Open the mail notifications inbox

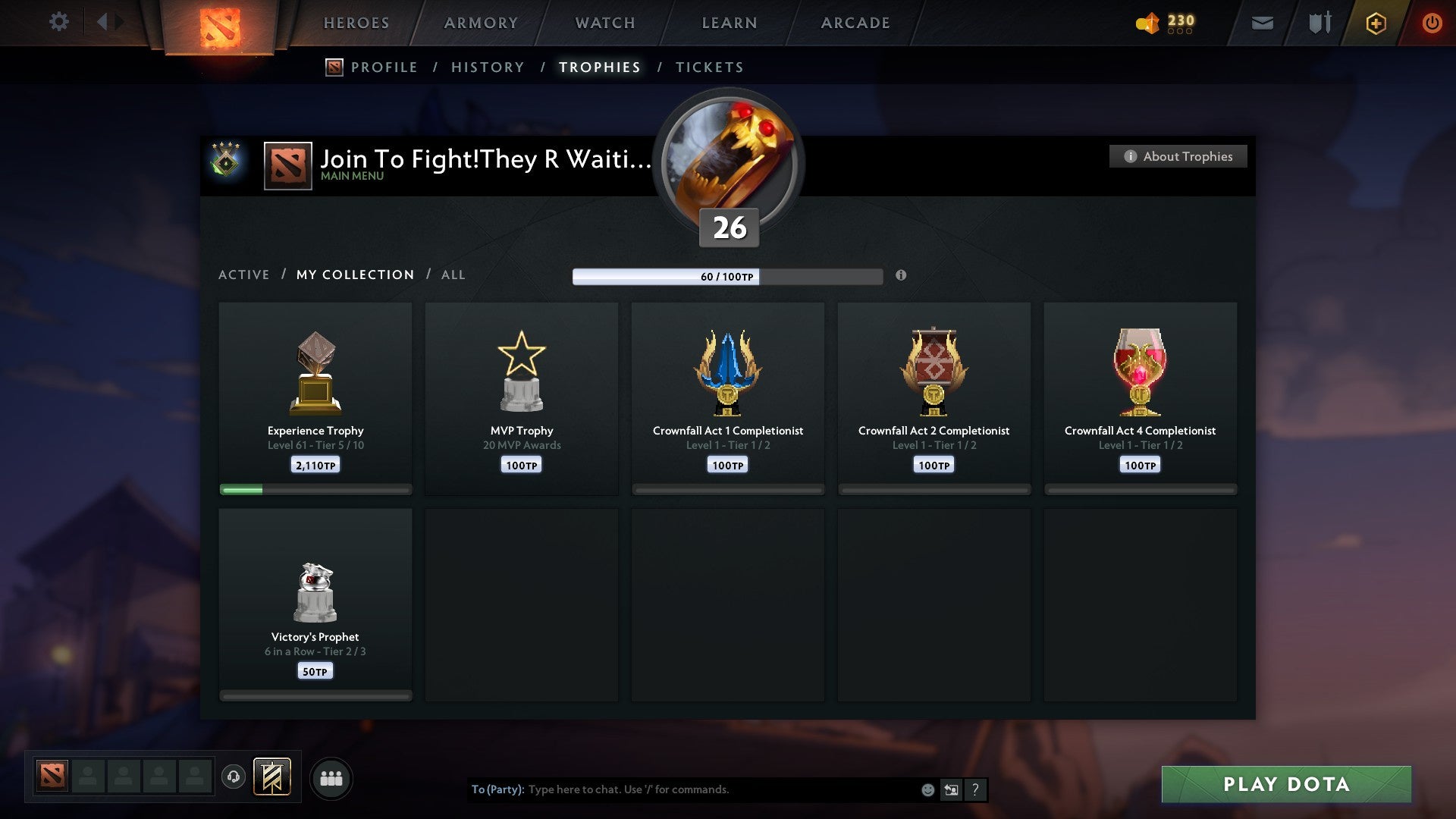click(x=1262, y=23)
